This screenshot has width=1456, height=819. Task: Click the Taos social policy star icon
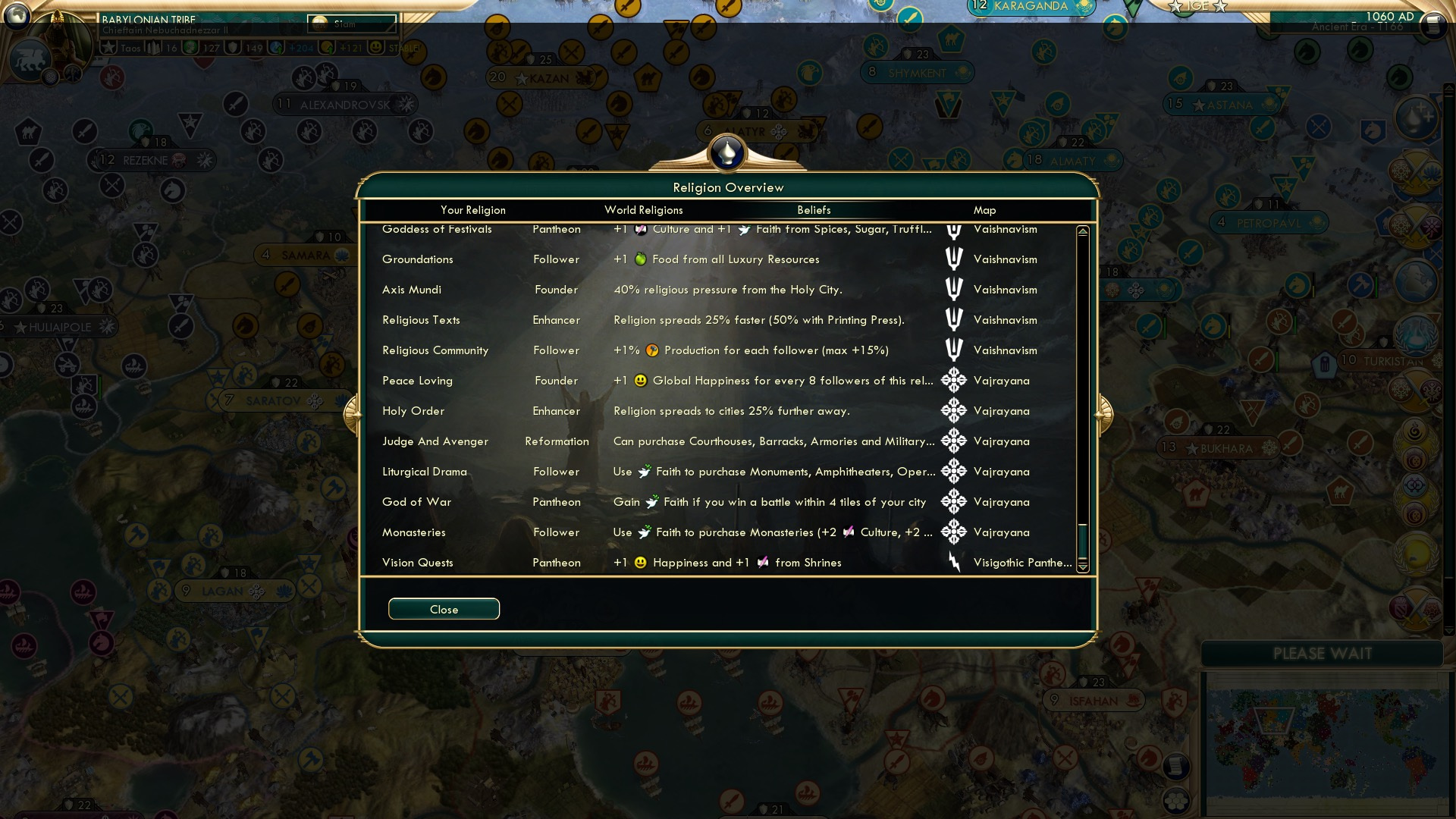[109, 47]
